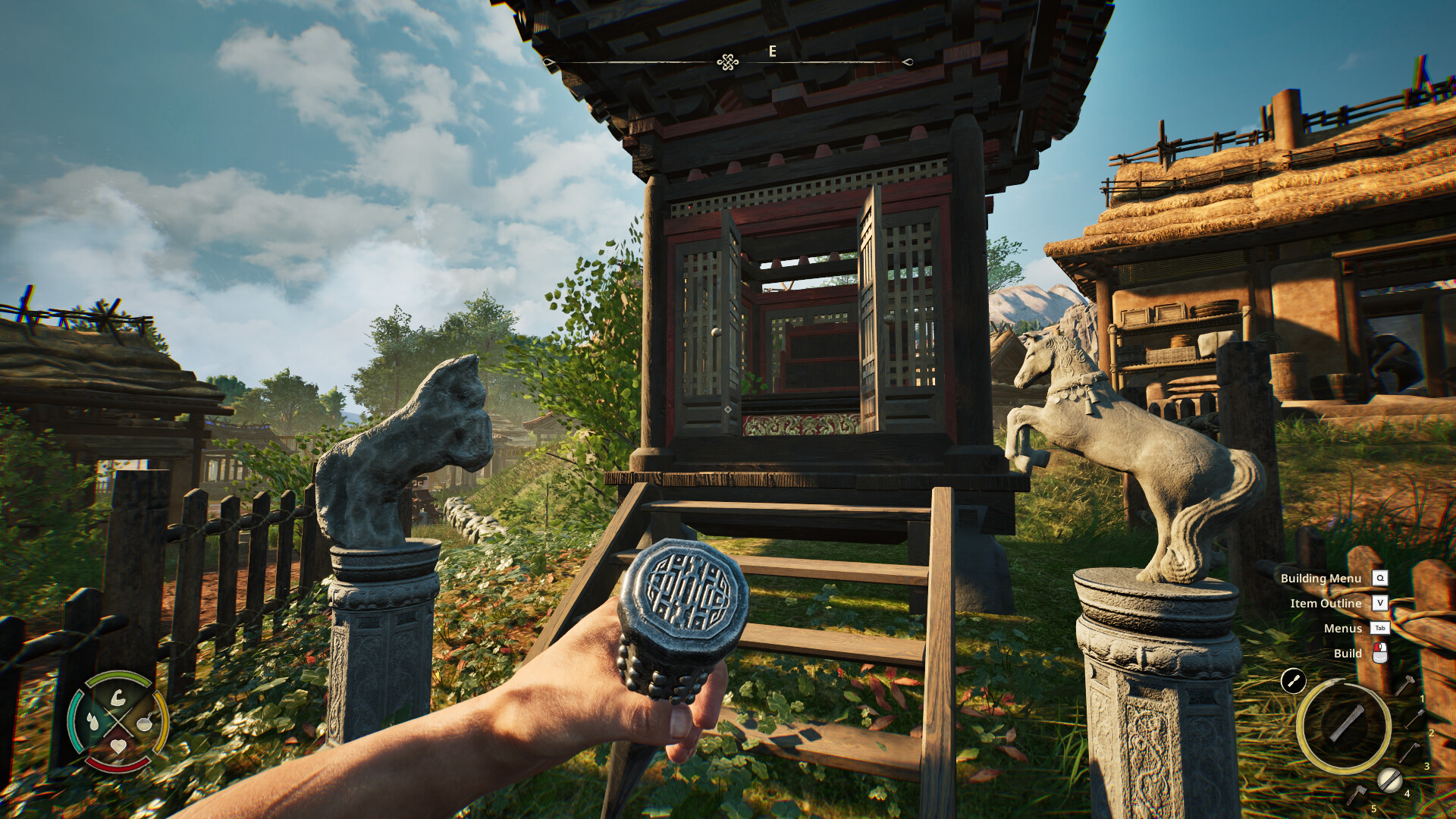Select the hammer in hotbar slot 1
Image resolution: width=1456 pixels, height=819 pixels.
[x=1404, y=686]
